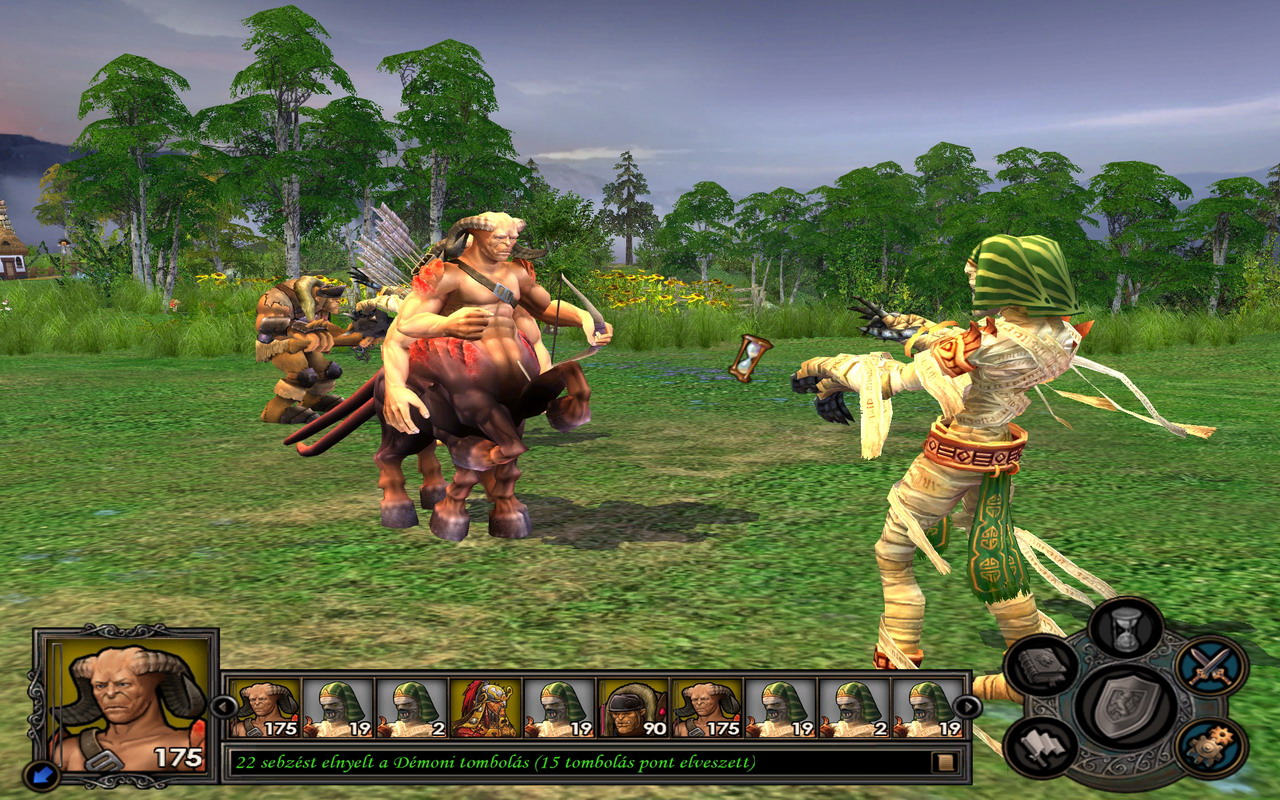
Task: Open game options via the gears icon
Action: (x=1210, y=747)
